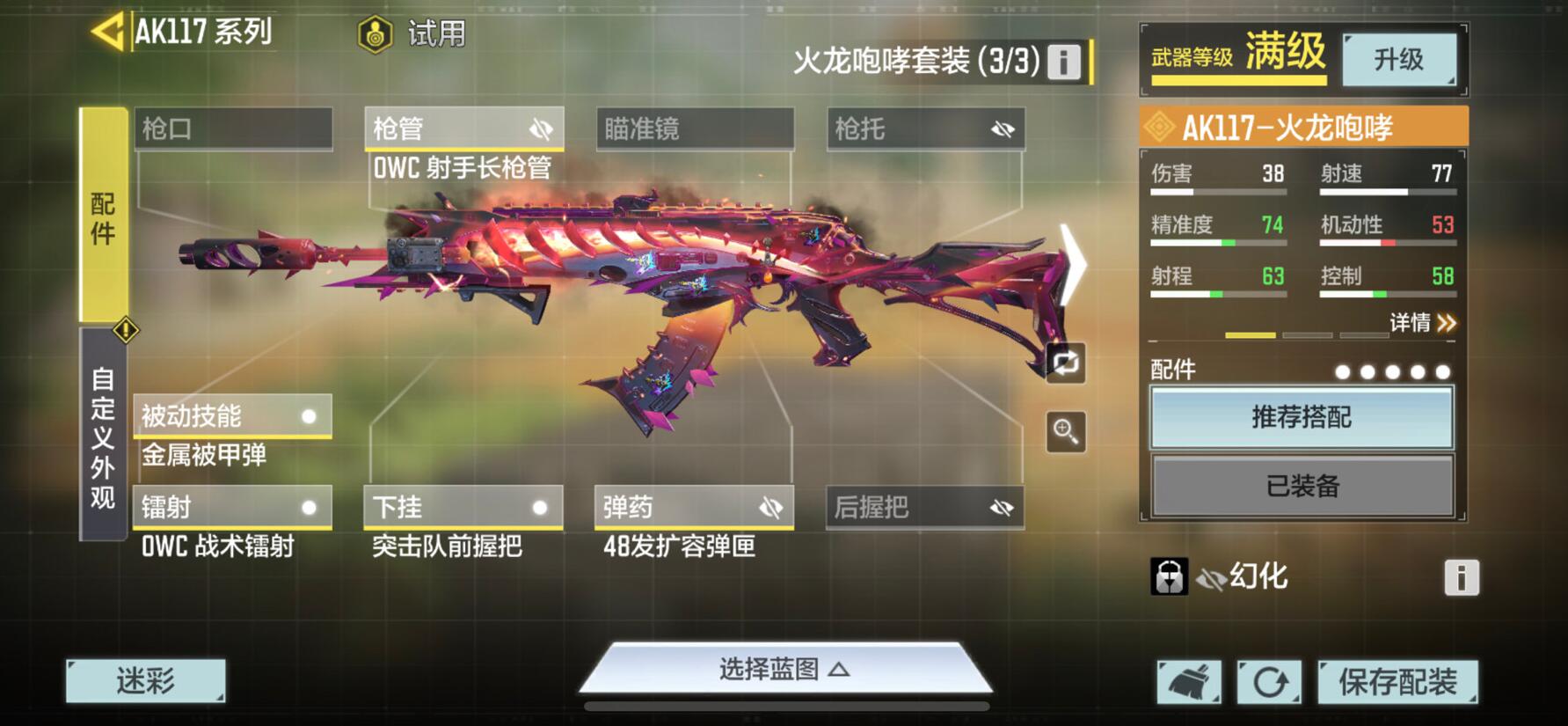Save loadout with 保存配装

pos(1397,682)
